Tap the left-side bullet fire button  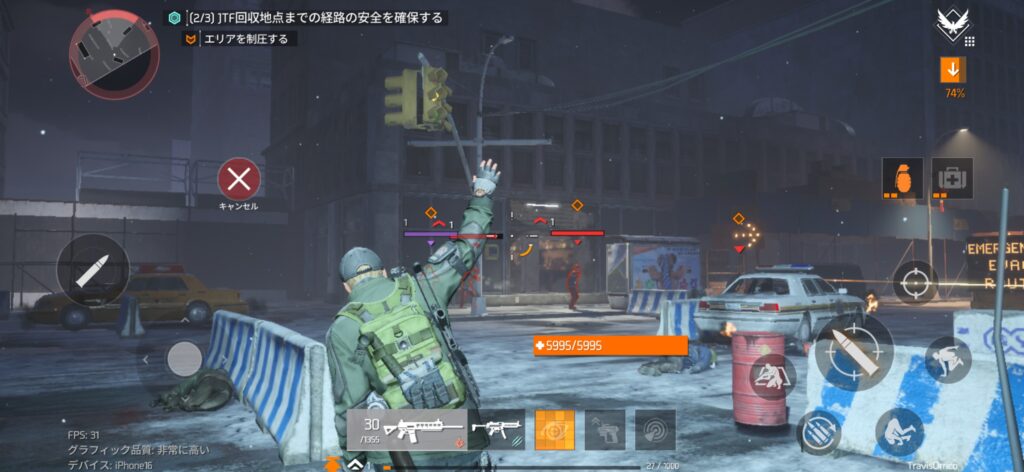tap(92, 269)
